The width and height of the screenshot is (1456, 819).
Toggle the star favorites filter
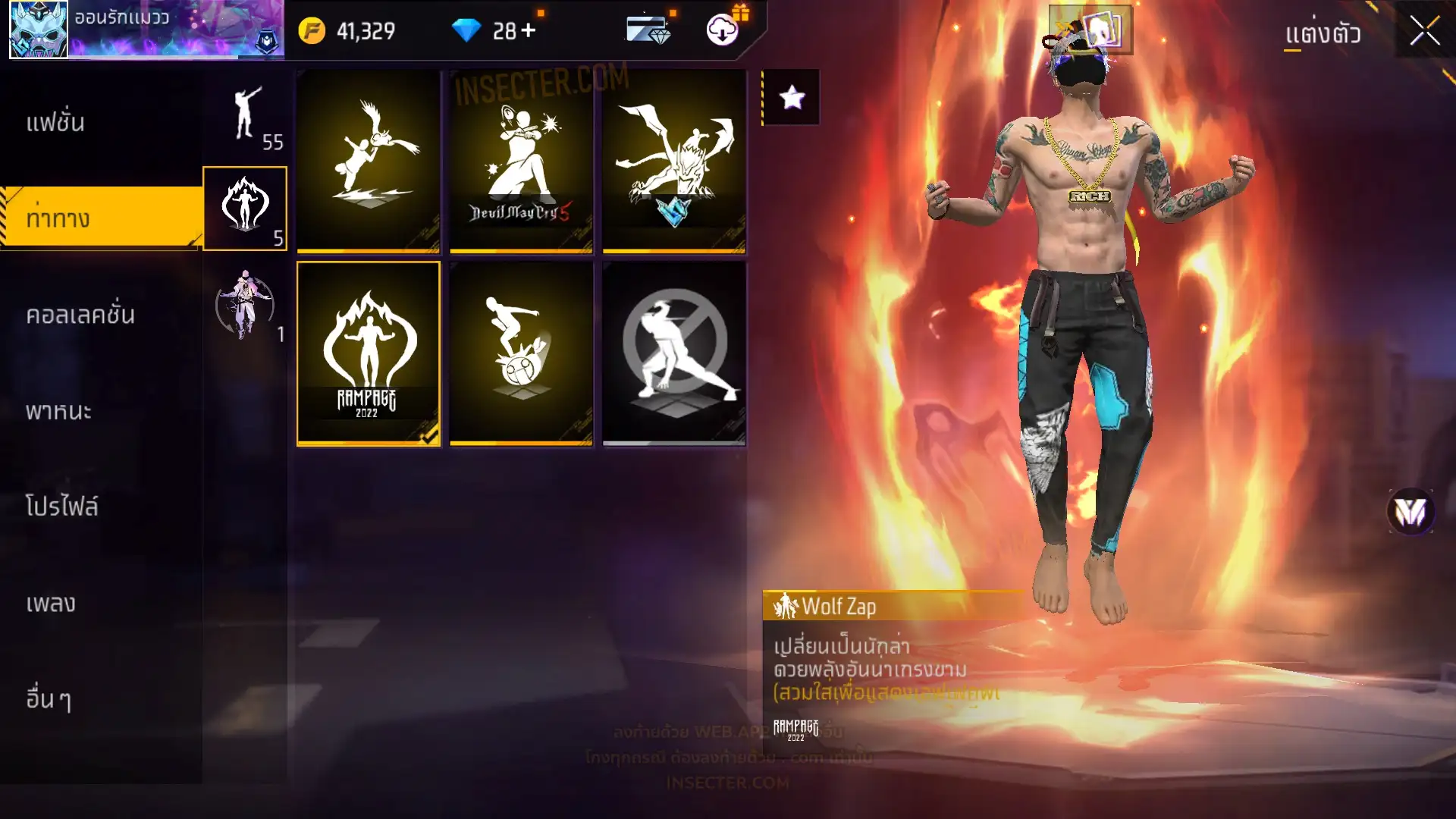pyautogui.click(x=792, y=97)
